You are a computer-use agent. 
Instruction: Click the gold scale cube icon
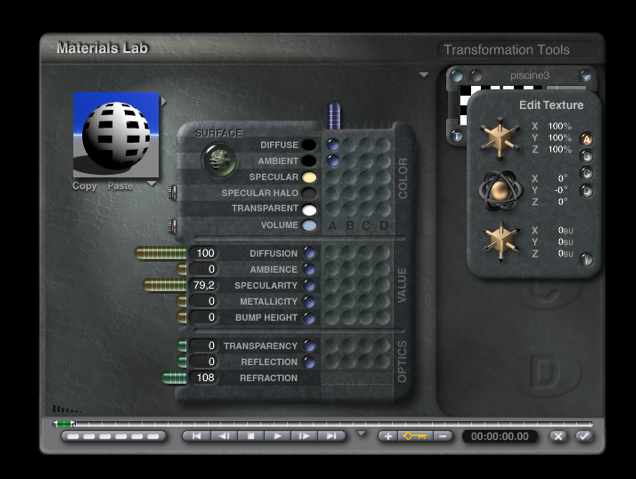coord(498,138)
